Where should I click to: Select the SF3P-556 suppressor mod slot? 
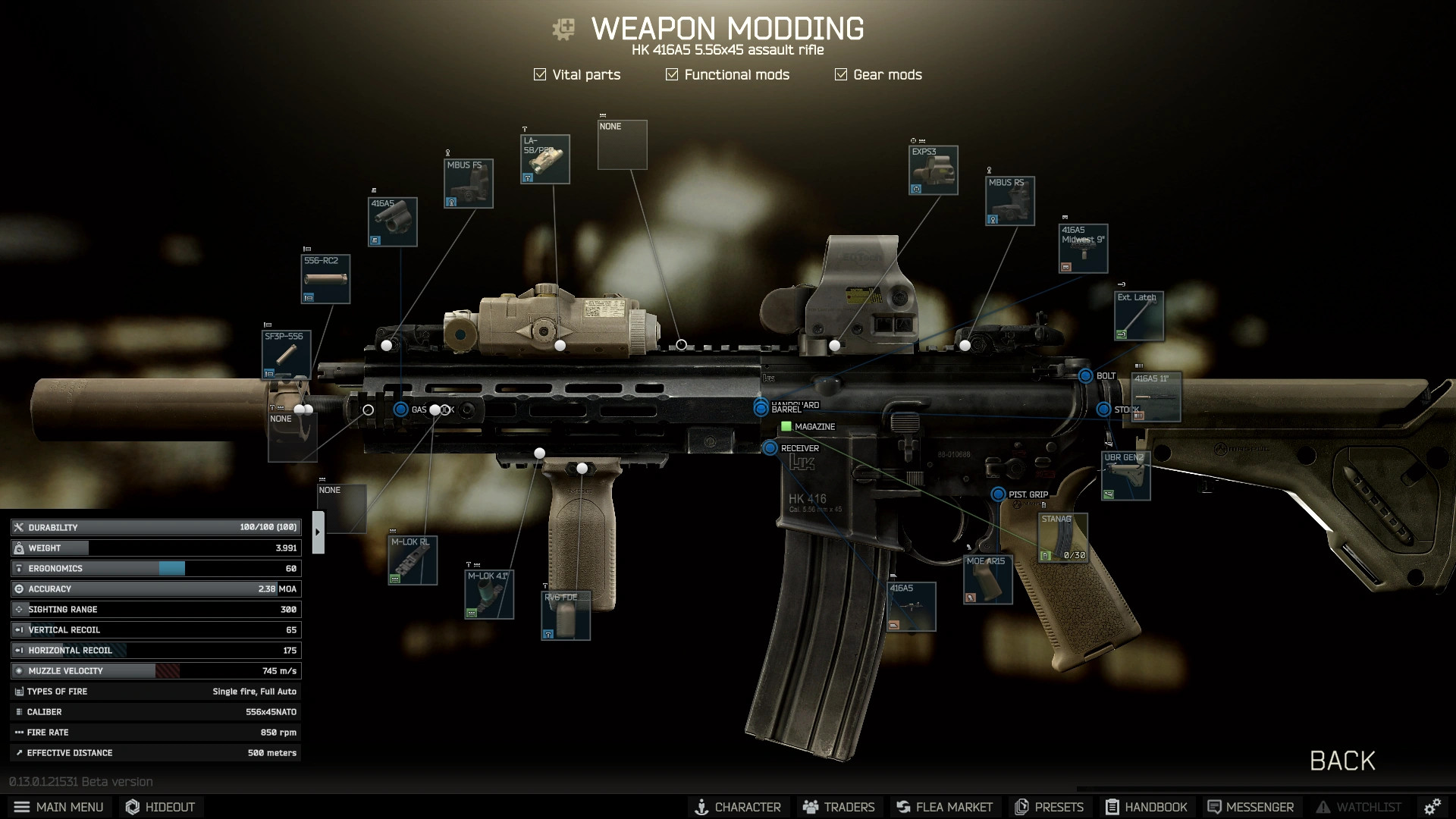pos(286,354)
